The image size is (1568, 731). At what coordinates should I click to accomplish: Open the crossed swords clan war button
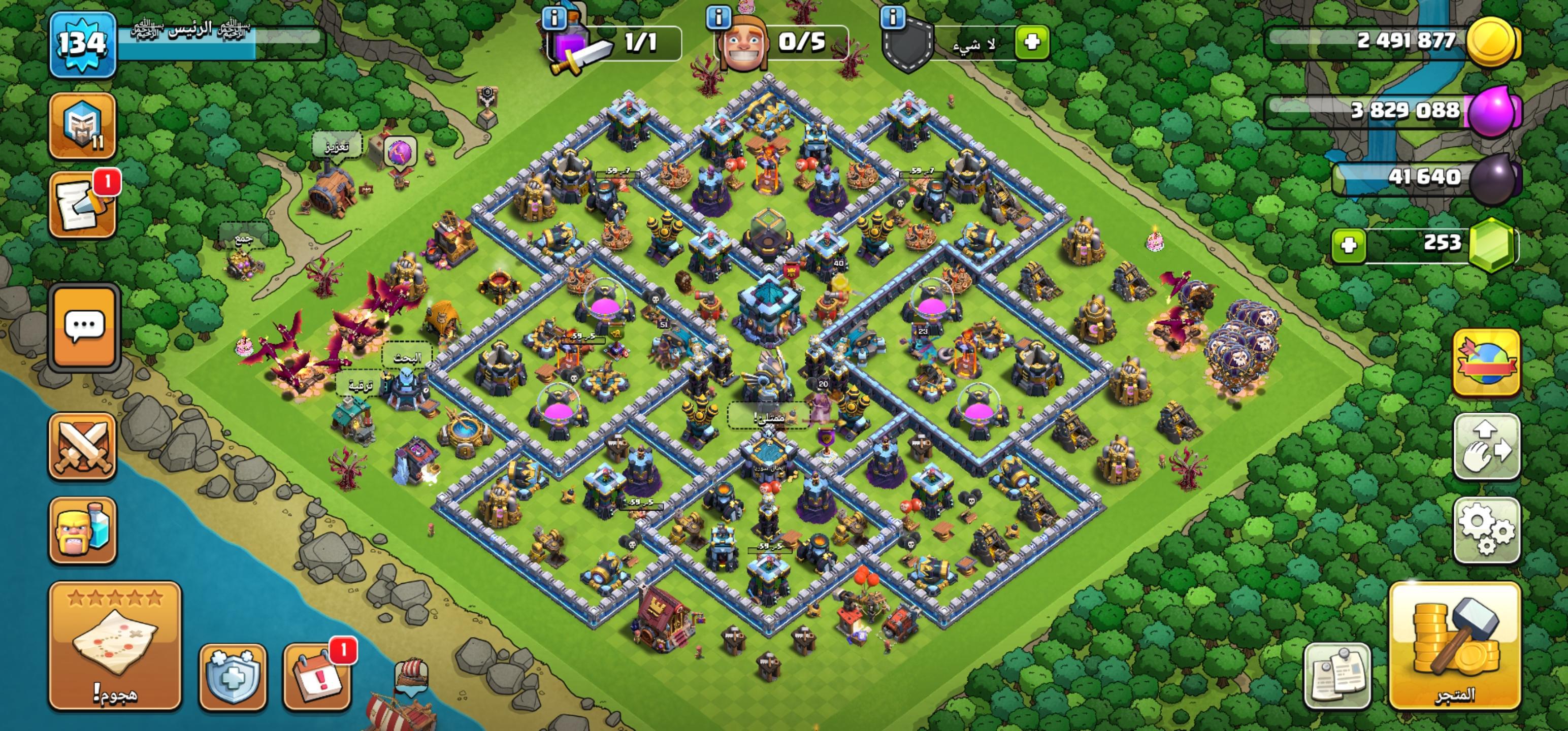[x=83, y=446]
